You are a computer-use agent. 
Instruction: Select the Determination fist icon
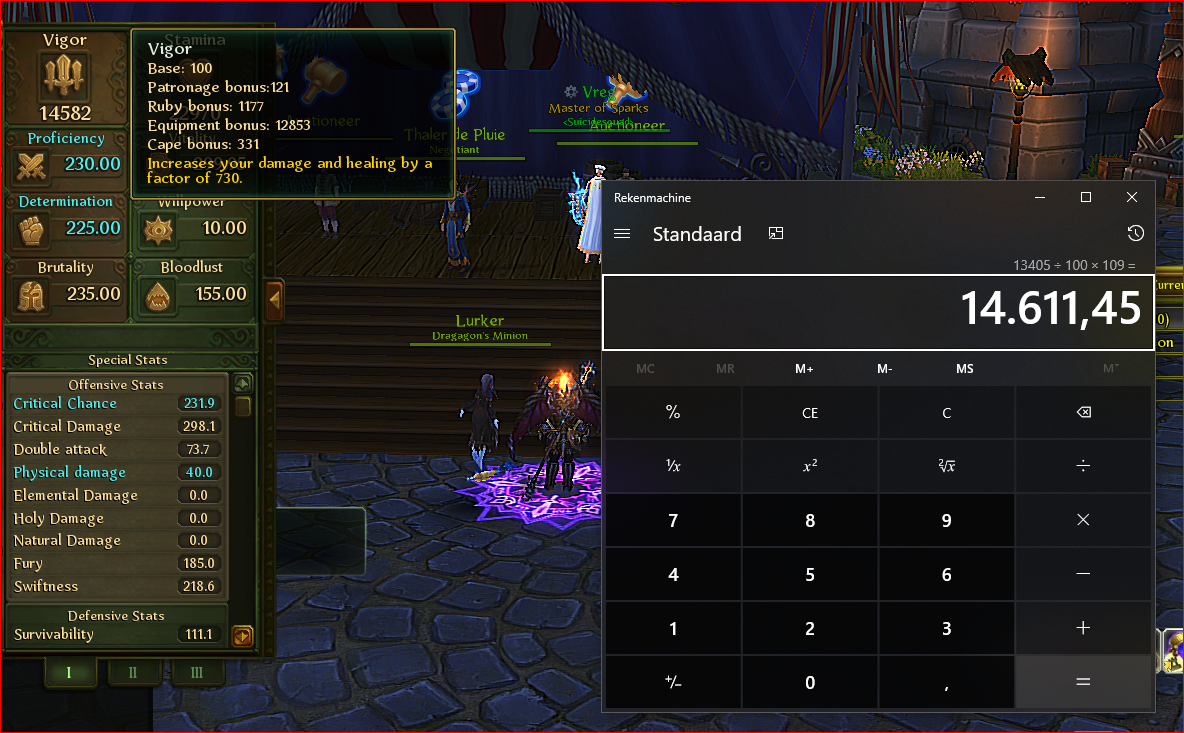click(x=32, y=229)
